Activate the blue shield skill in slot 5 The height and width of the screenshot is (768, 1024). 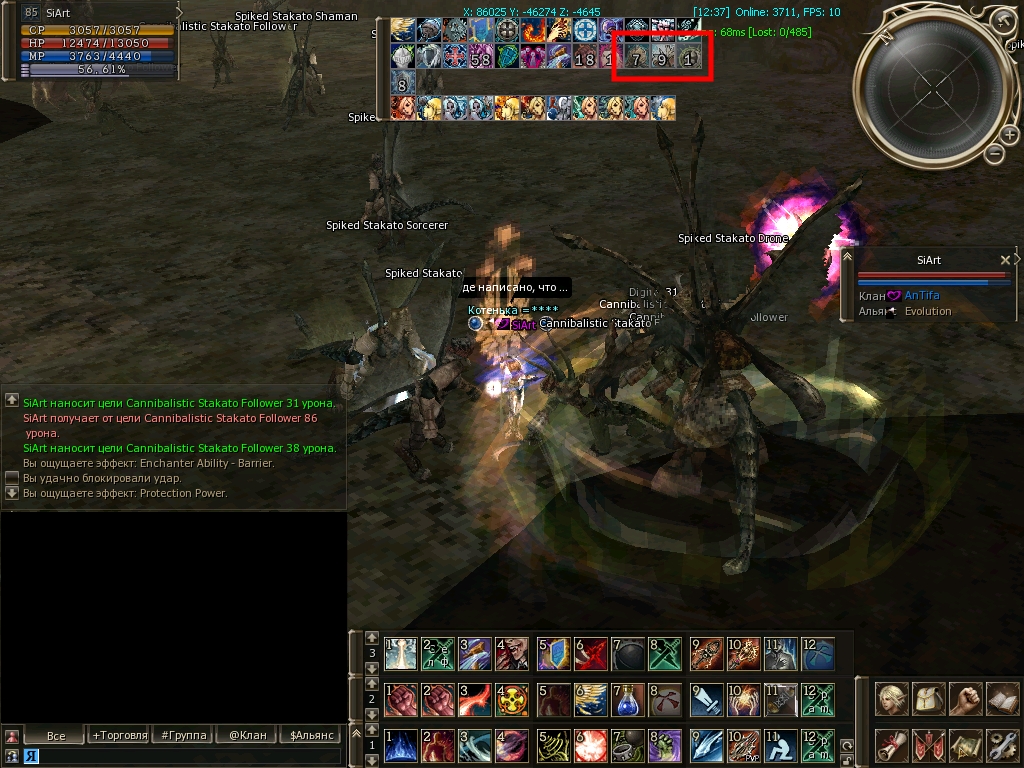(x=553, y=654)
